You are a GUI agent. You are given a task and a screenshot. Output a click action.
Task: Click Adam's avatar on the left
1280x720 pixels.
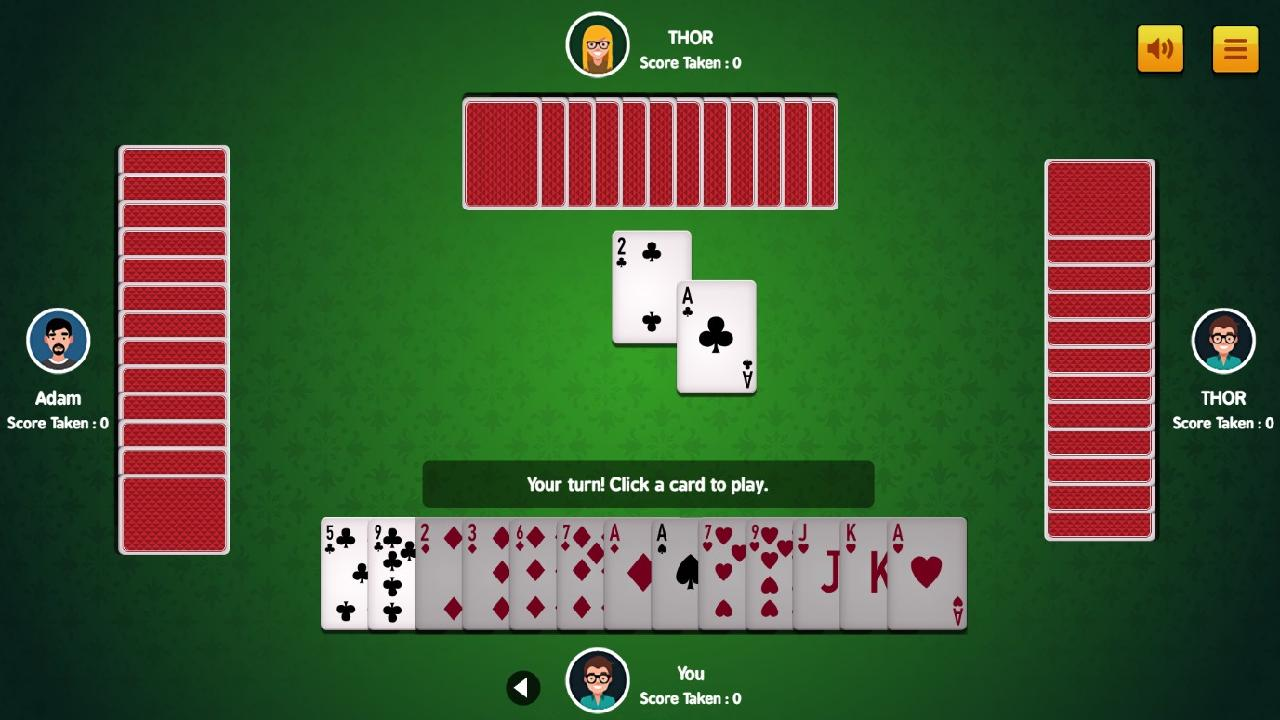coord(58,340)
